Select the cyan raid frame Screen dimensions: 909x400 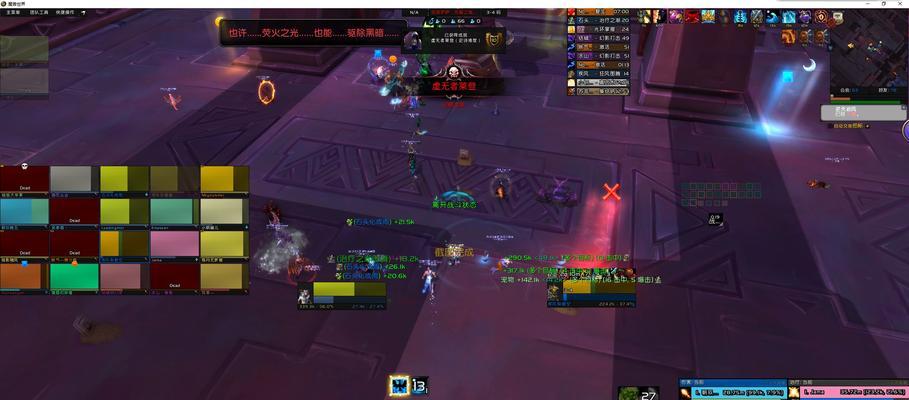click(x=24, y=212)
